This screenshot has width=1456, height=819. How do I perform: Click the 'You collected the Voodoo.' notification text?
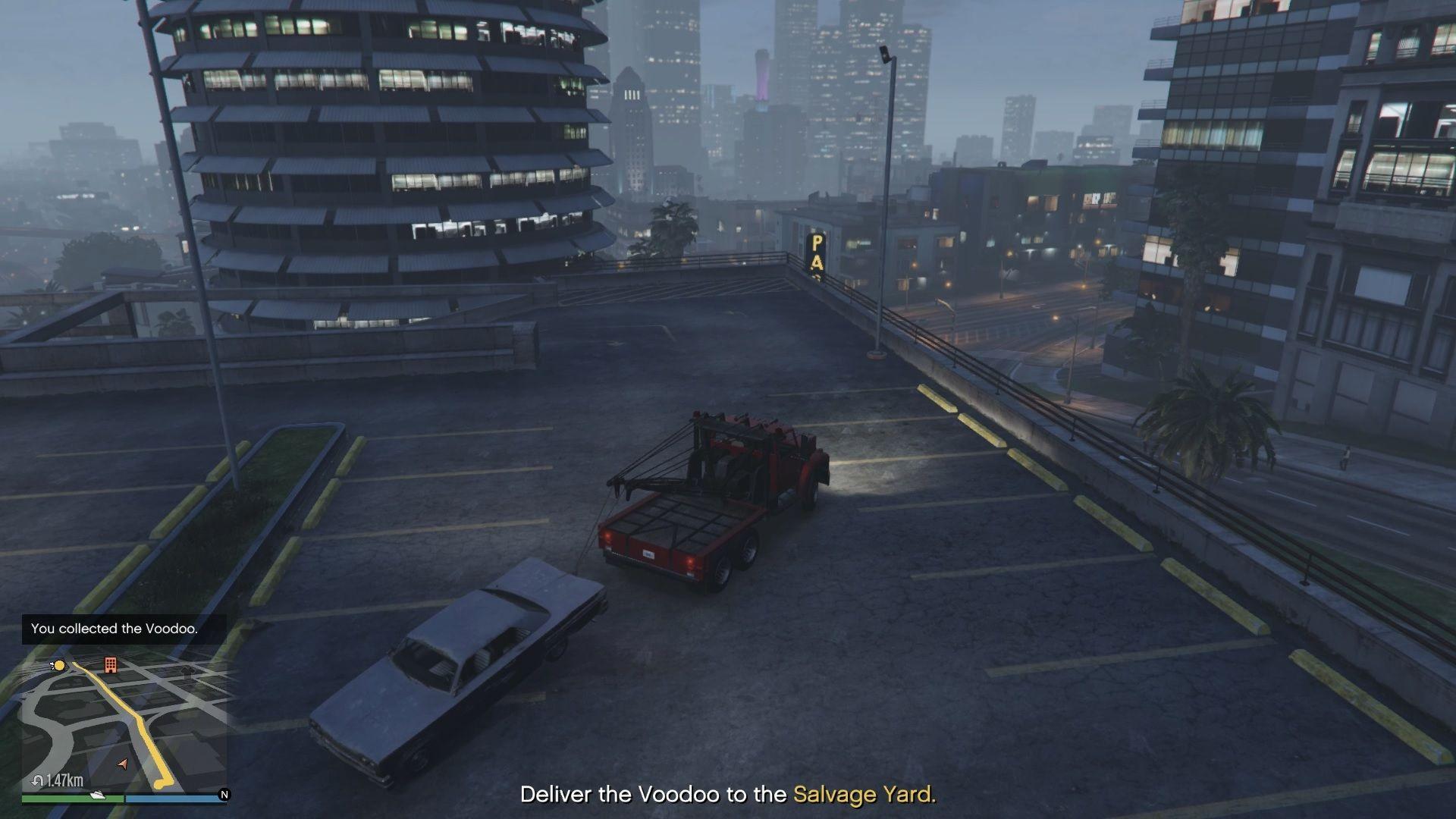(x=114, y=628)
